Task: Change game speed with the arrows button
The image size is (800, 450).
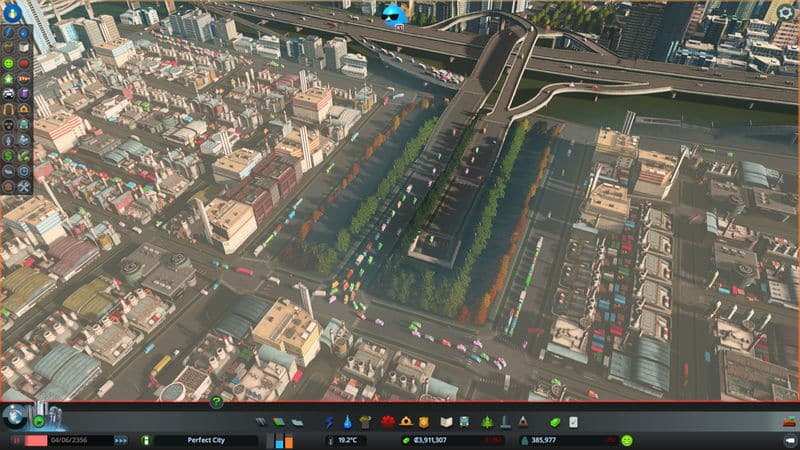Action: [x=121, y=440]
